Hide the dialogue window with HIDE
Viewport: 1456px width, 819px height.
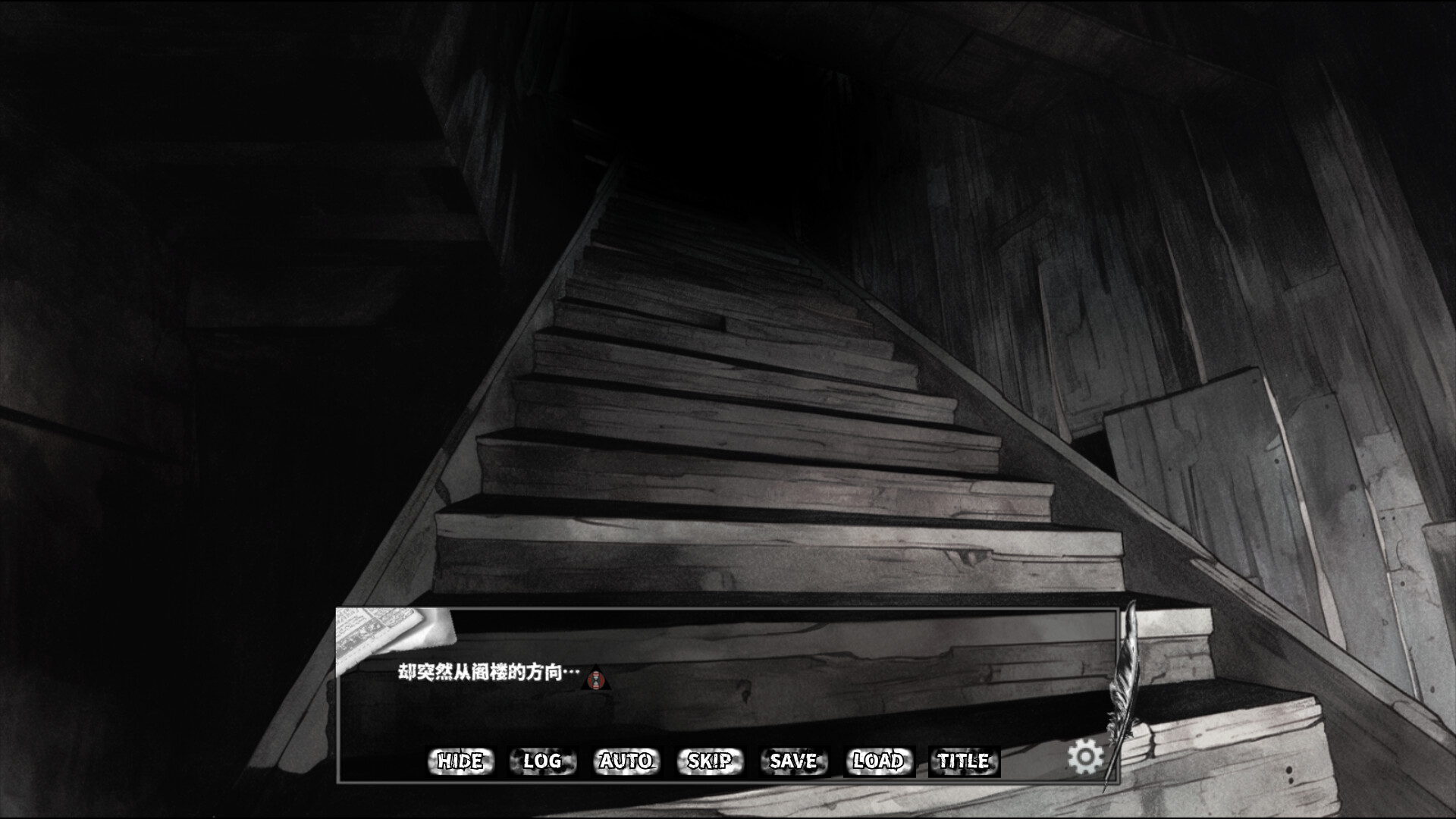point(460,761)
